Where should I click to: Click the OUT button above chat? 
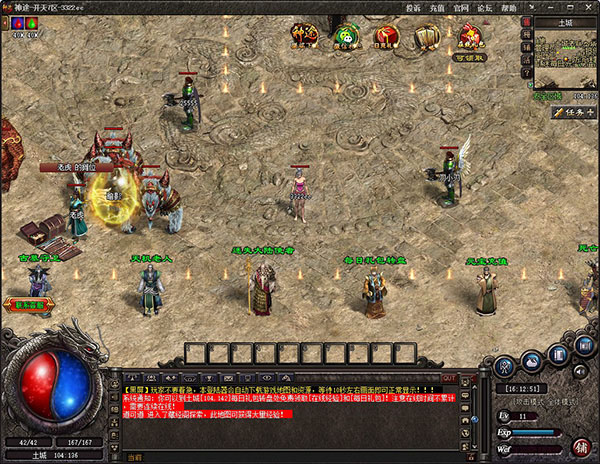pos(449,378)
